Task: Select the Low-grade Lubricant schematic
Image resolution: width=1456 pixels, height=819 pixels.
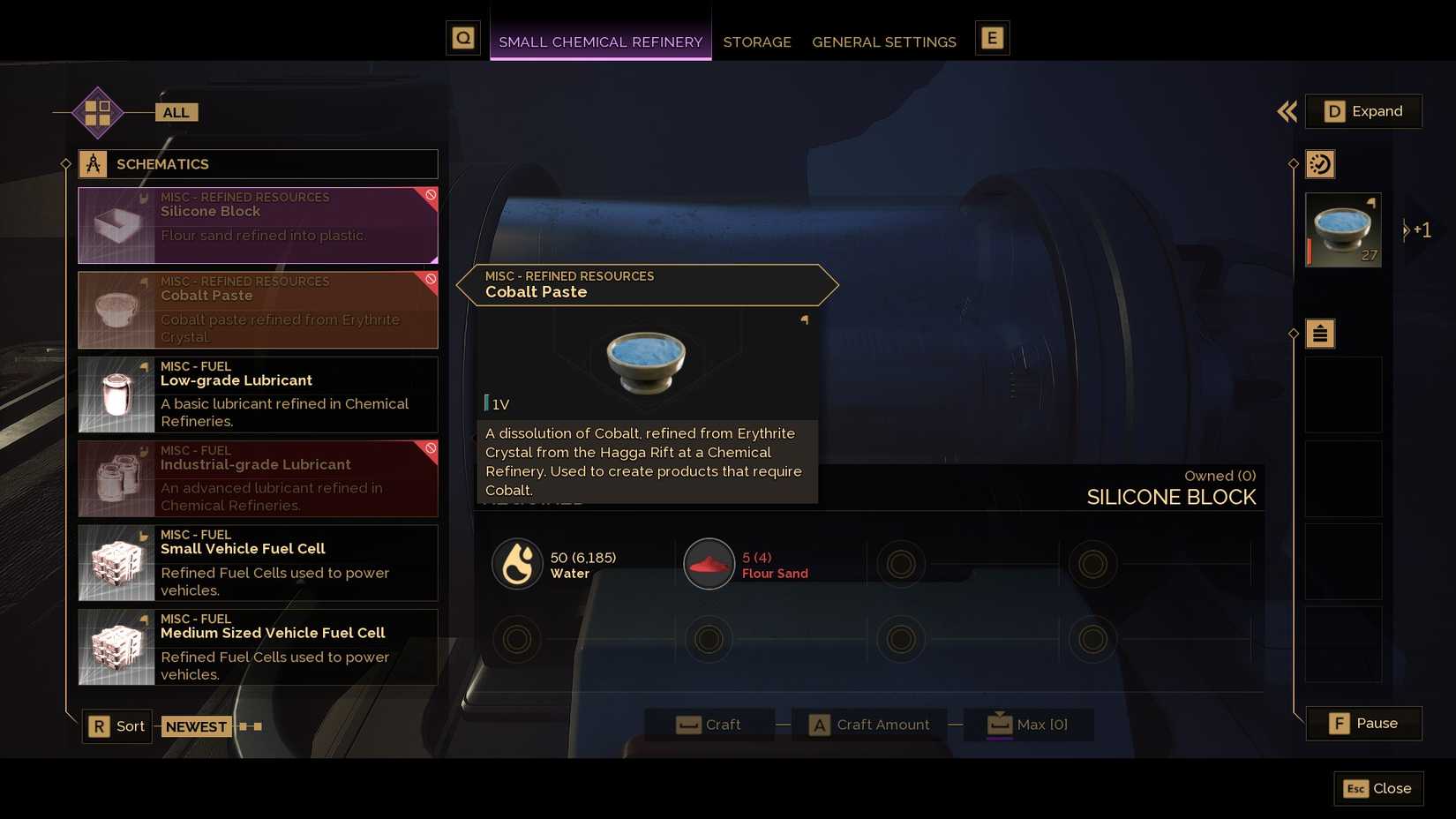Action: coord(256,394)
